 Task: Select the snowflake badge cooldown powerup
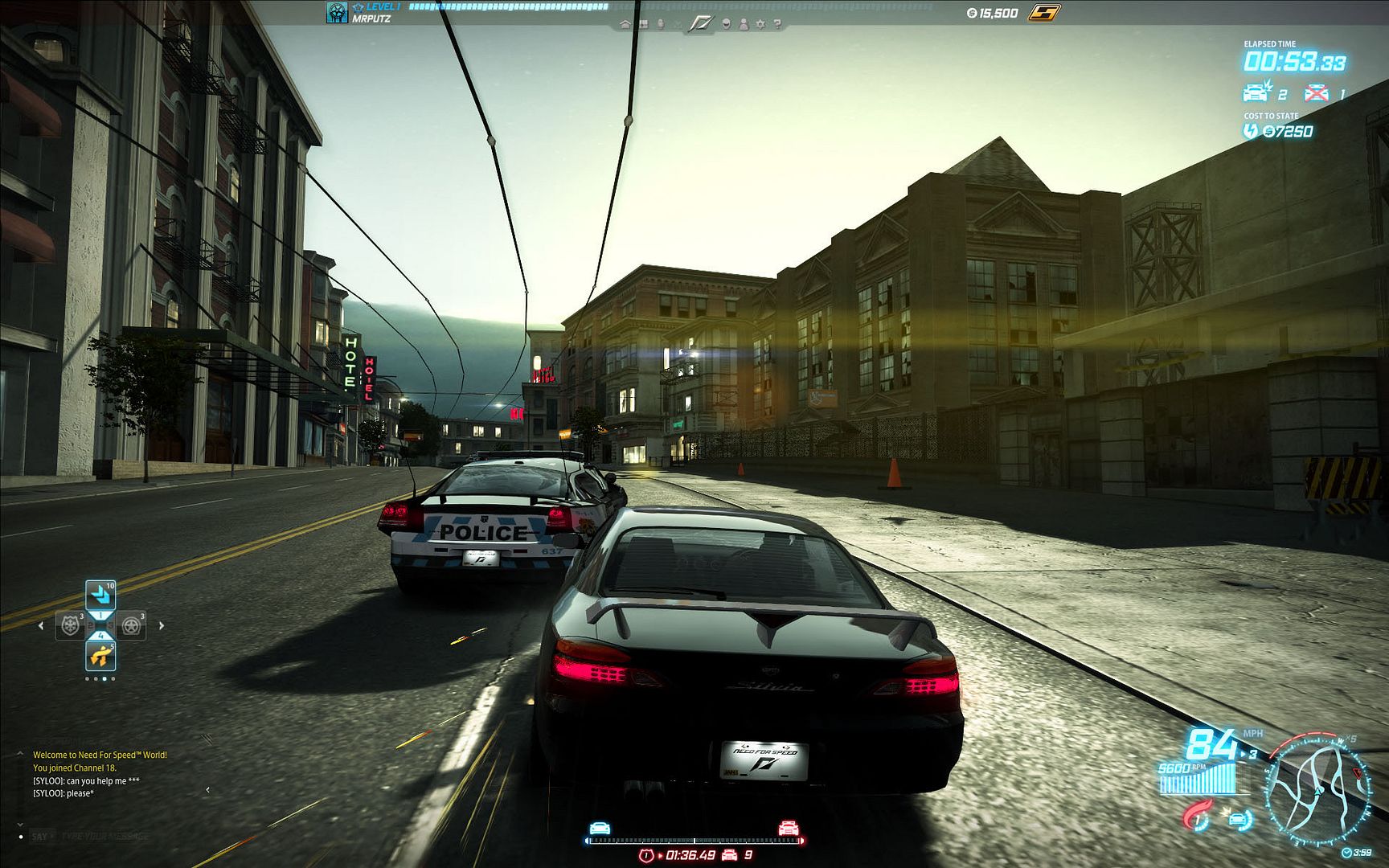(70, 625)
